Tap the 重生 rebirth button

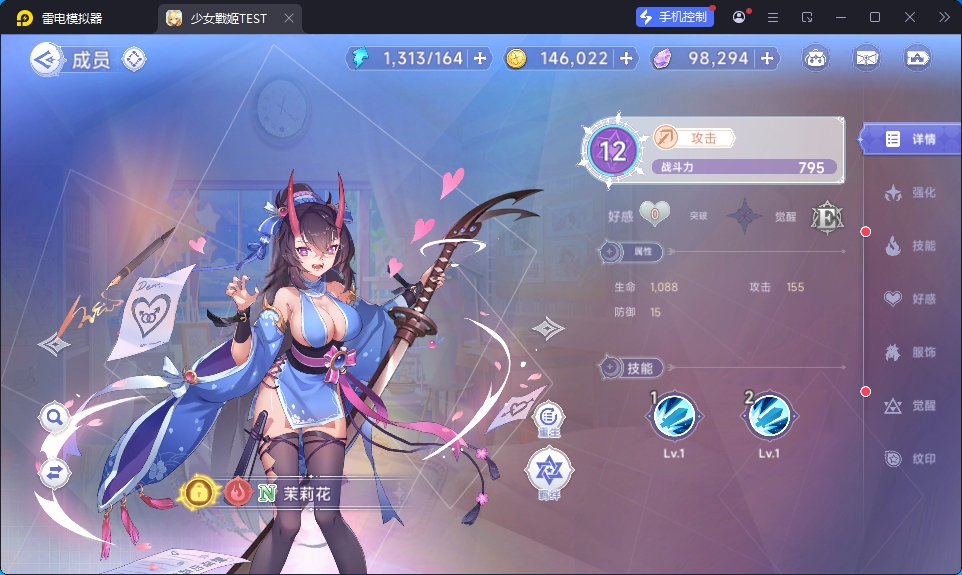tap(549, 416)
